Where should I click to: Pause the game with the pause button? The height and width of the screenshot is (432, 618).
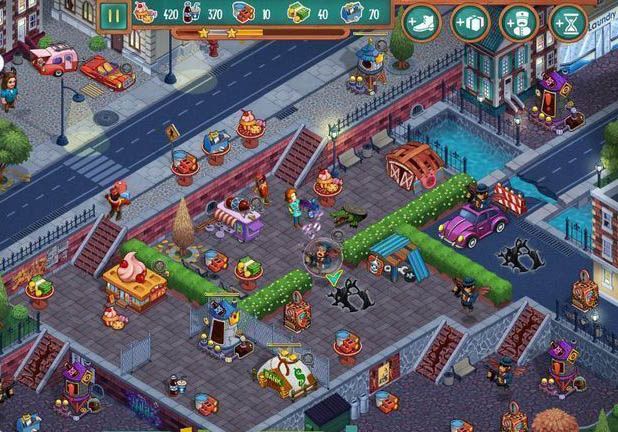113,16
